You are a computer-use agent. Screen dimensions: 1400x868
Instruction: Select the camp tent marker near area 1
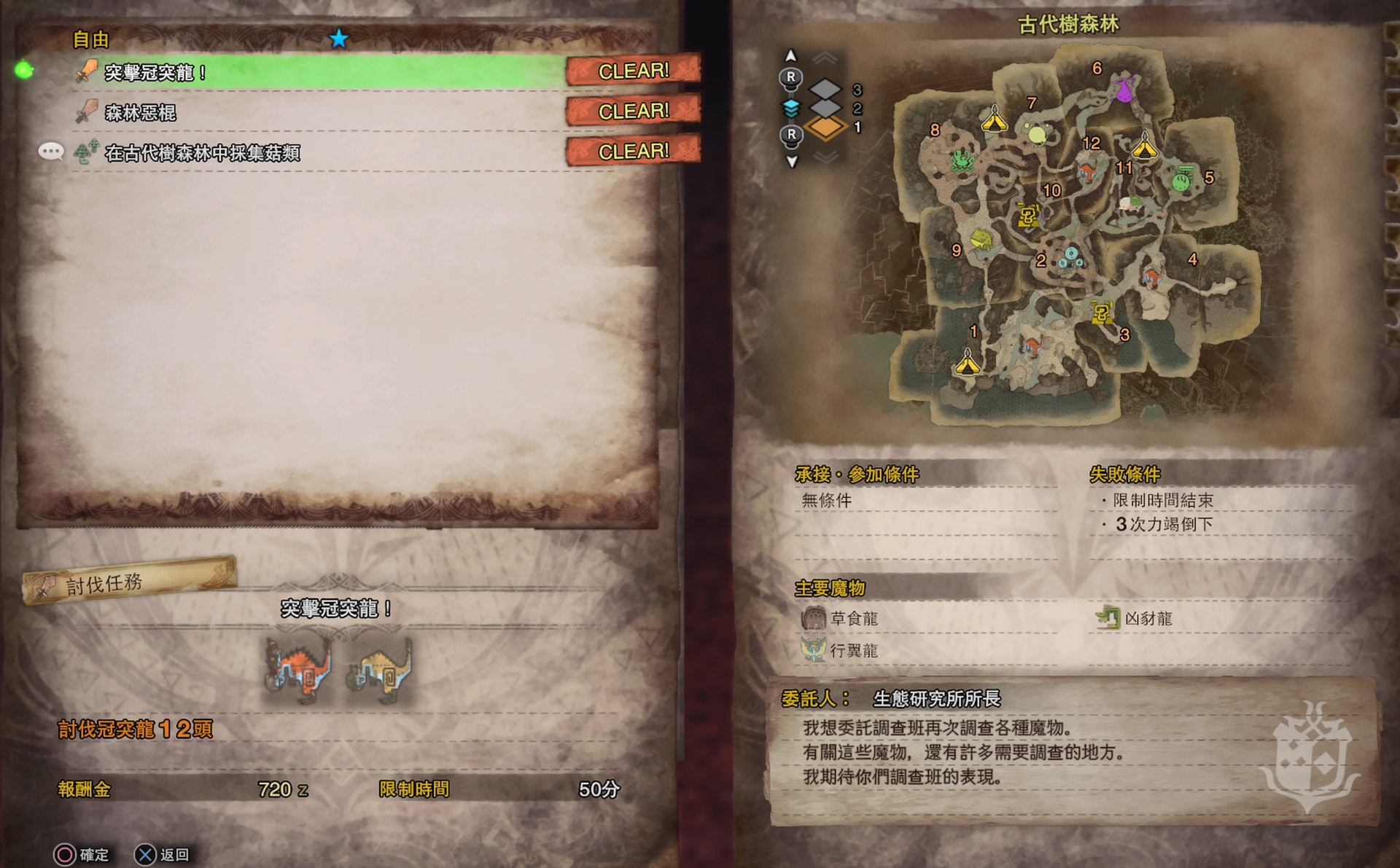pyautogui.click(x=967, y=361)
